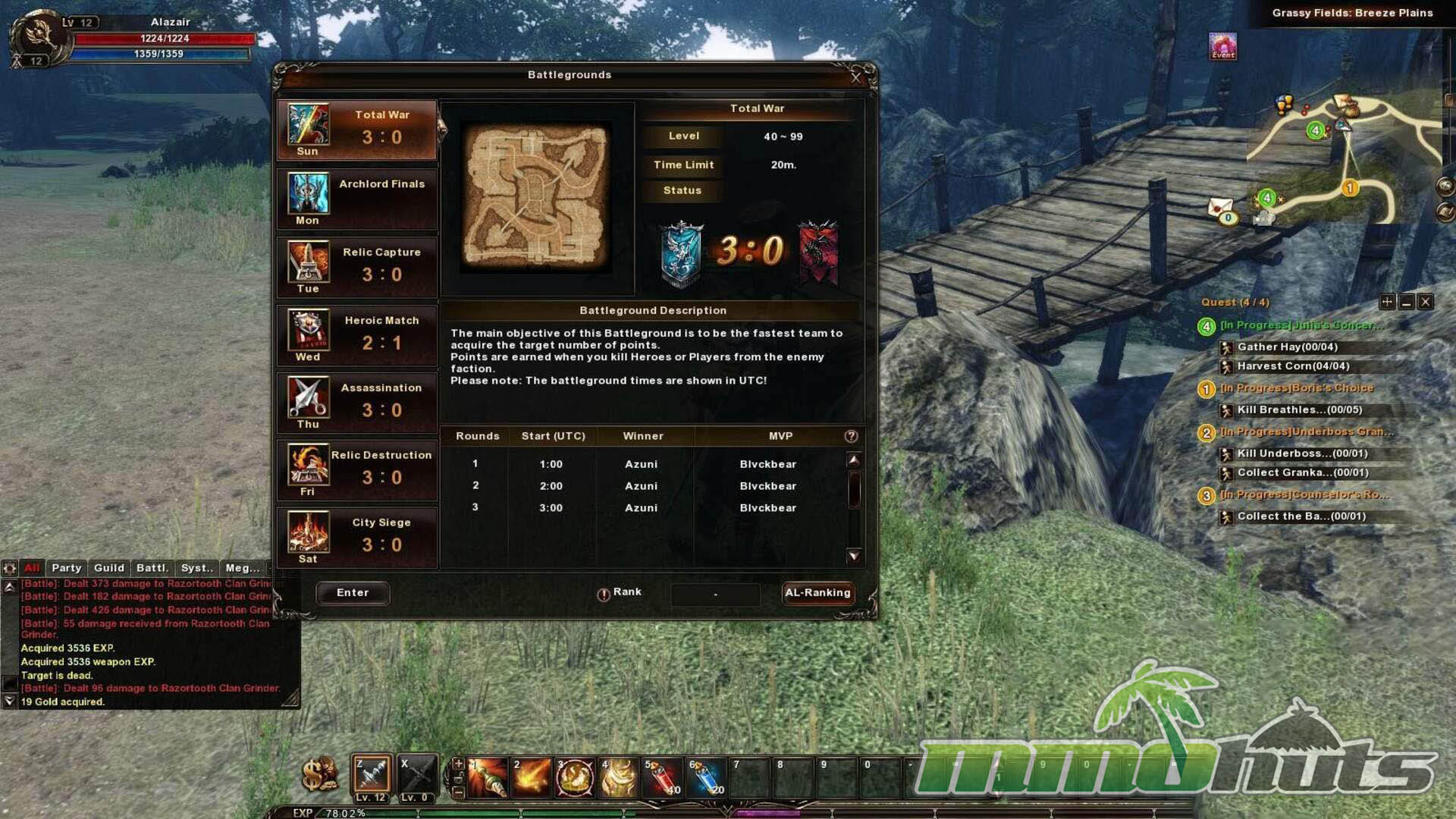Viewport: 1456px width, 819px height.
Task: Show the Relic Destruction battleground
Action: pos(357,469)
